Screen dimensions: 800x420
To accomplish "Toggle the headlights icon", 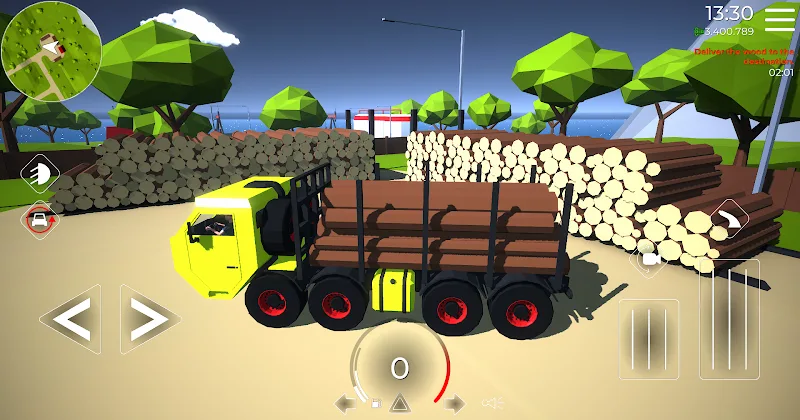I will 40,173.
